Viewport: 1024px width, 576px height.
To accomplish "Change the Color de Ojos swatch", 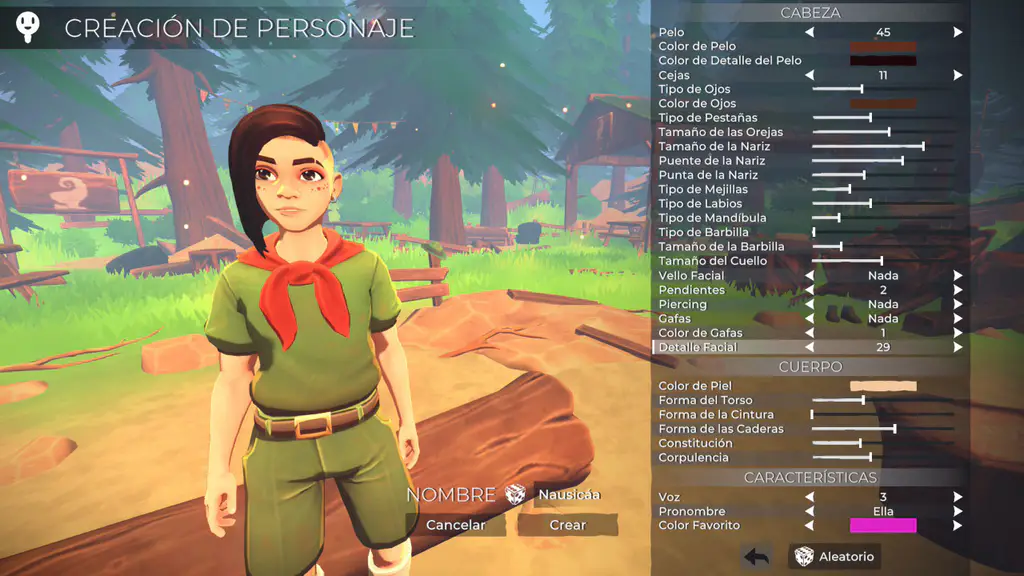I will coord(882,103).
